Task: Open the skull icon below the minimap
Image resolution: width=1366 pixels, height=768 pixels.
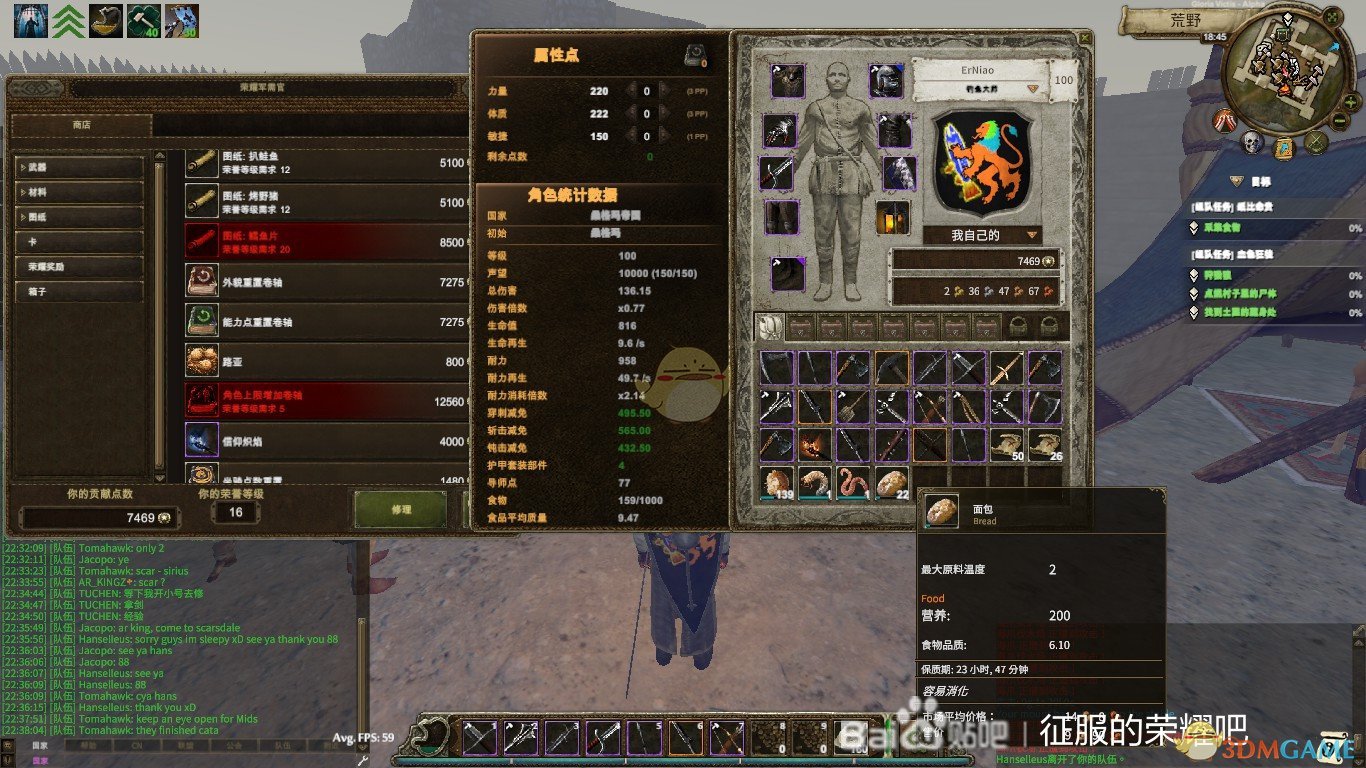Action: (x=1253, y=145)
